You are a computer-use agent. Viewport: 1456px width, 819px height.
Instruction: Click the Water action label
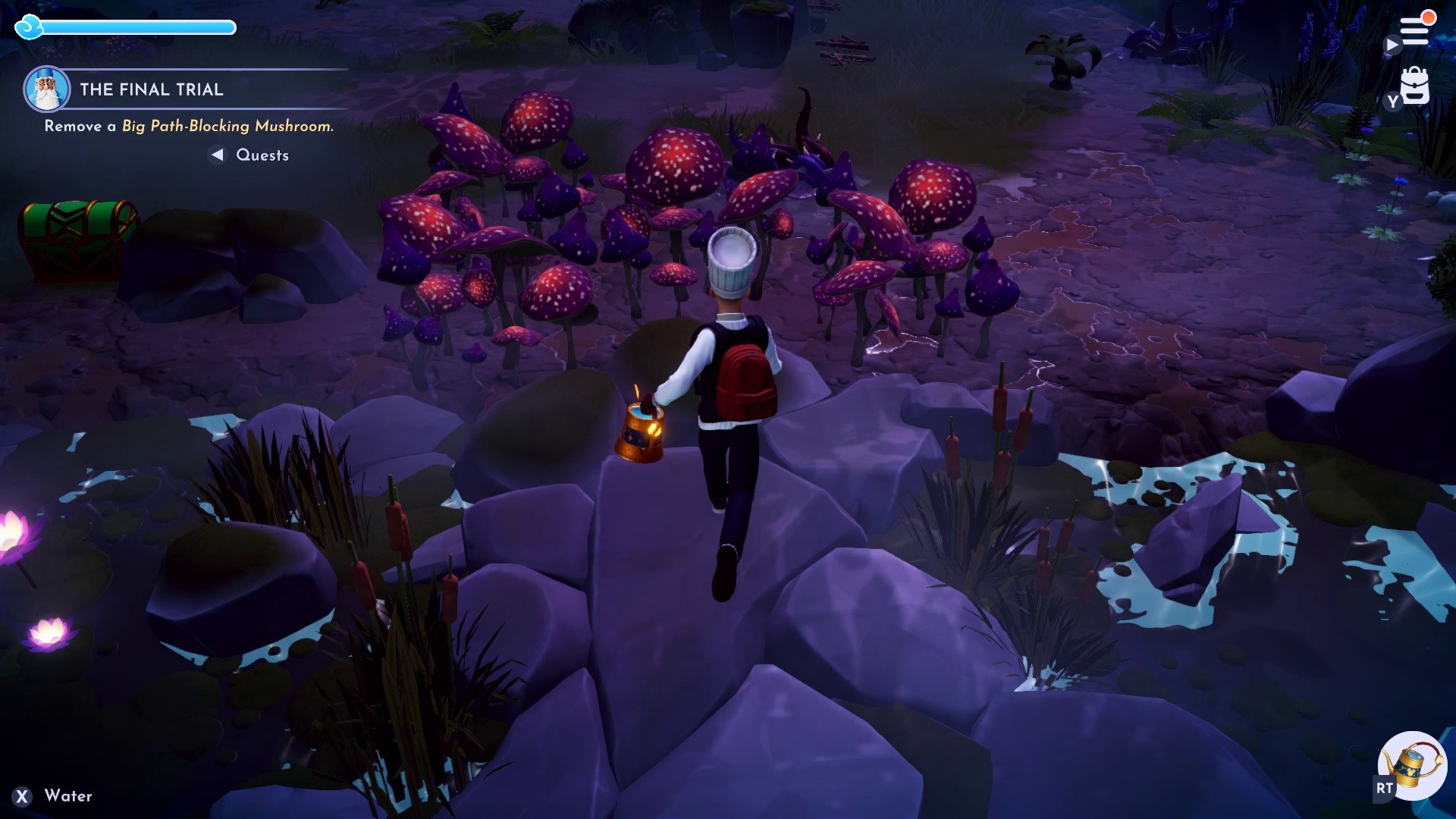(x=67, y=796)
